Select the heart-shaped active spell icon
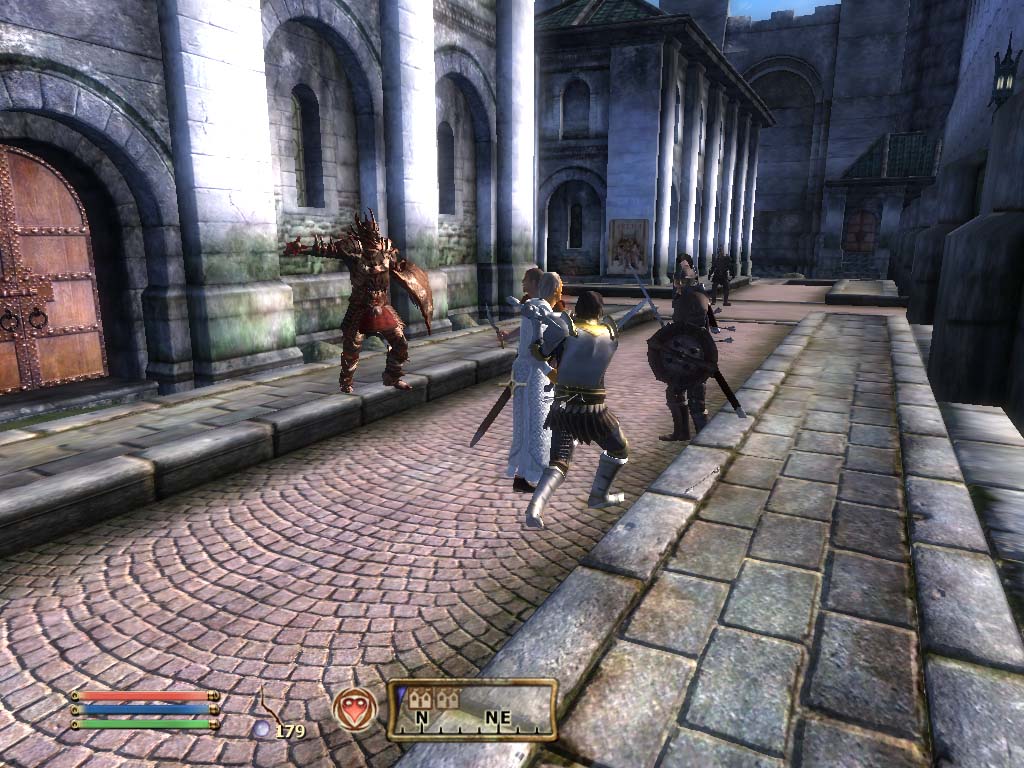This screenshot has height=768, width=1024. (x=355, y=709)
